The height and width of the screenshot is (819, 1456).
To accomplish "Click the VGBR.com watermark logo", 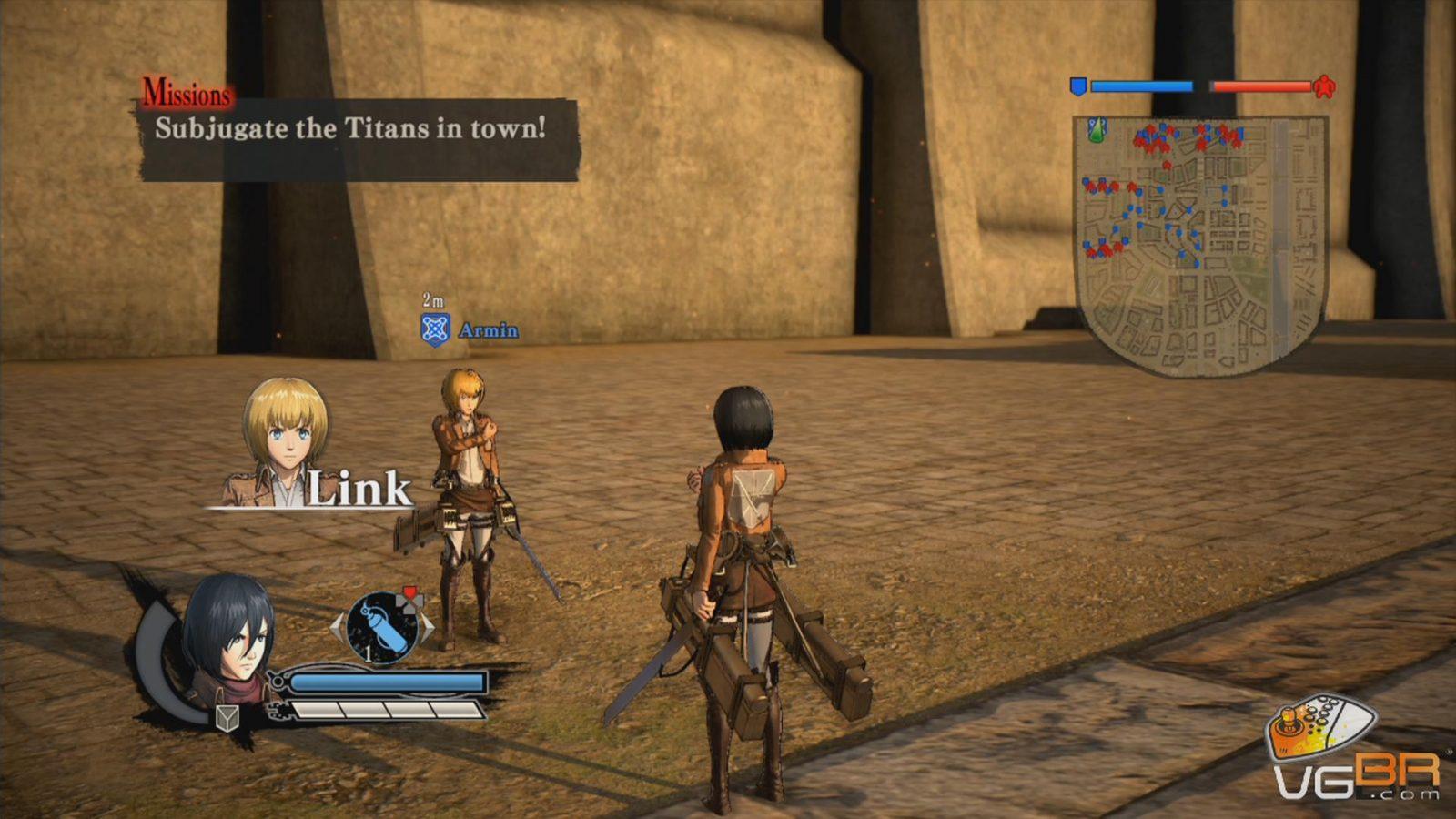I will pyautogui.click(x=1355, y=750).
